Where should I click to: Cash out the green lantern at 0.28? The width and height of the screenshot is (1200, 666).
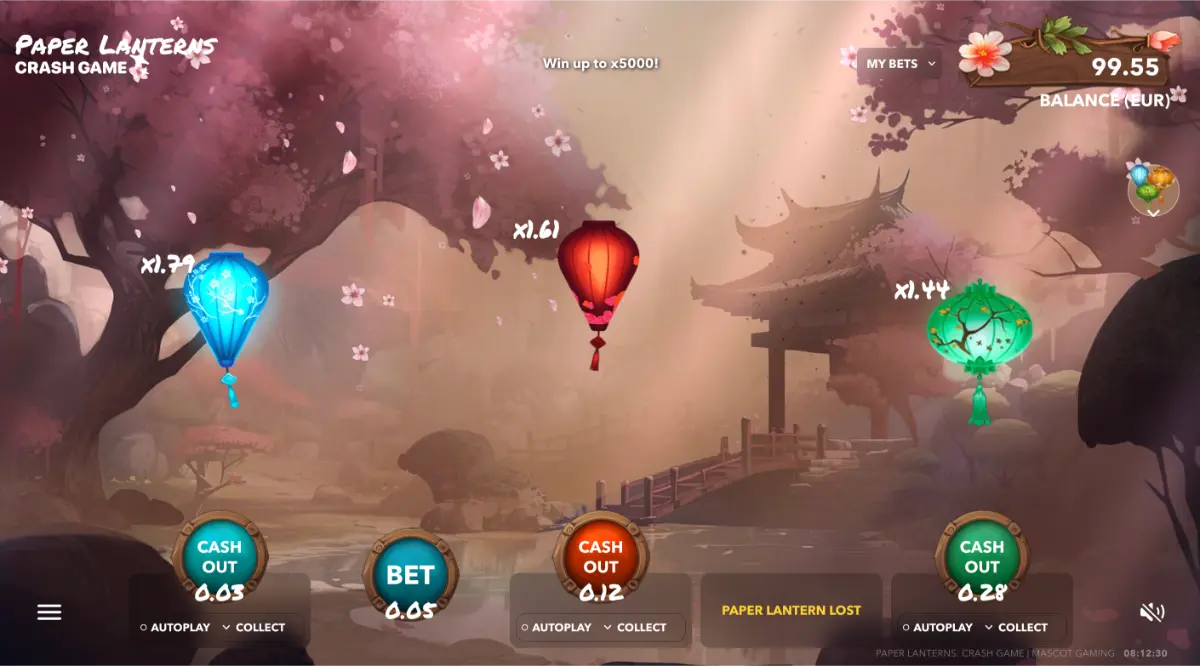coord(981,559)
